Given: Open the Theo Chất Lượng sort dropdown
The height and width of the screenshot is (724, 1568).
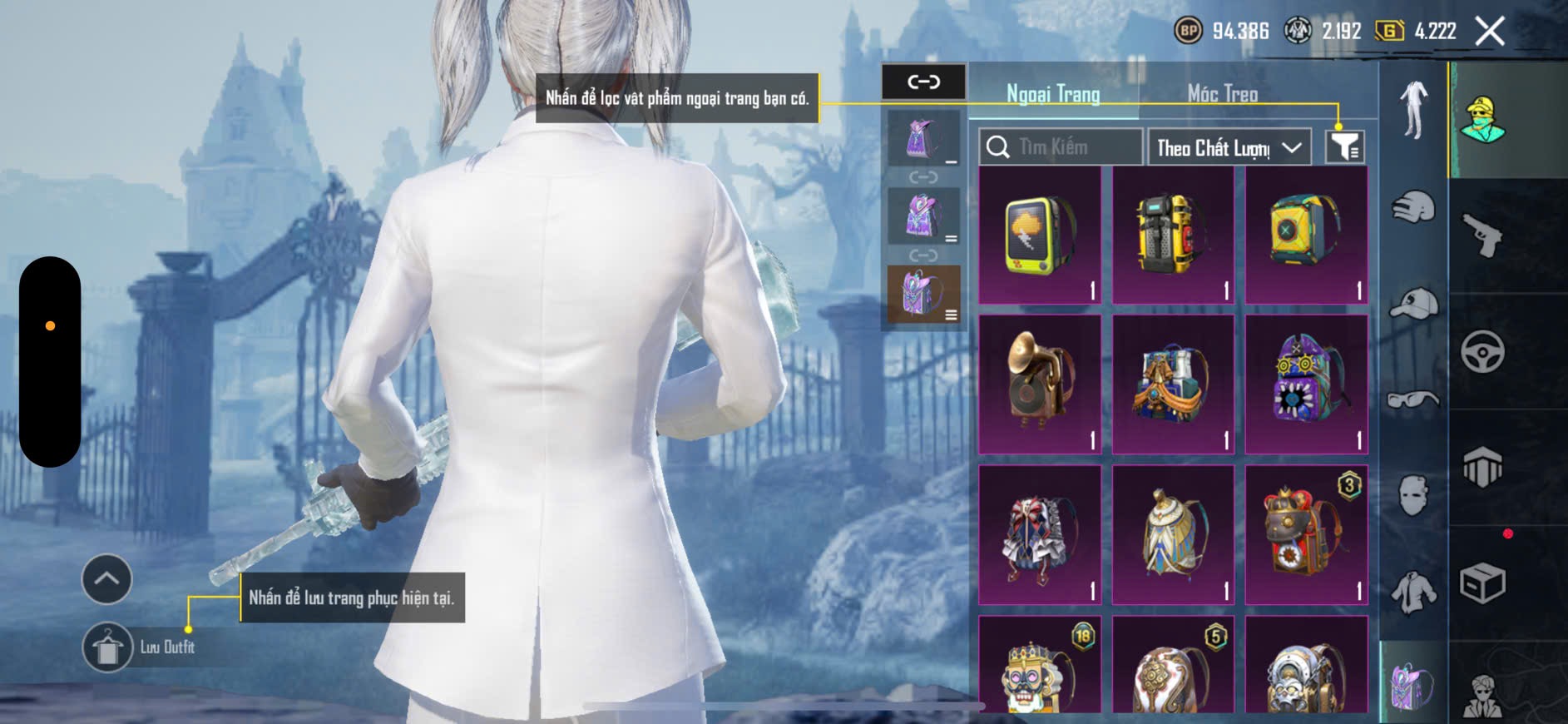Looking at the screenshot, I should (x=1229, y=147).
